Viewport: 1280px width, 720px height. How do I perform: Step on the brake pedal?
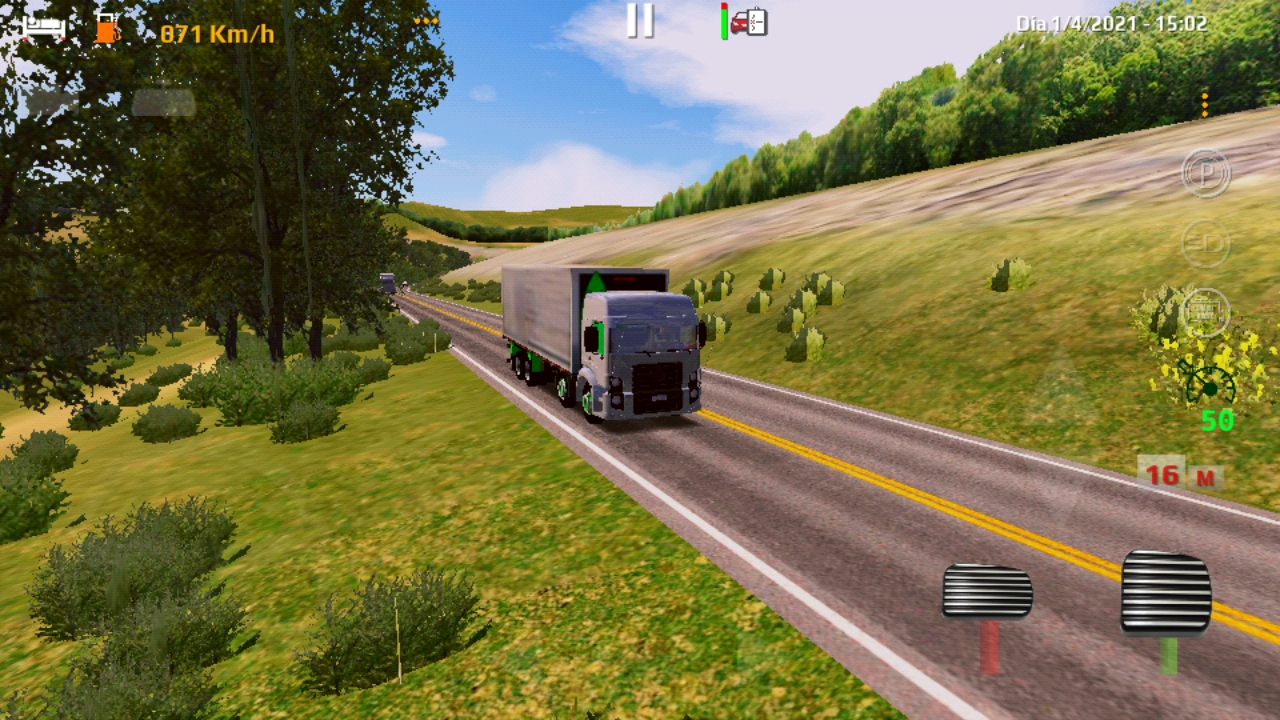pyautogui.click(x=987, y=592)
